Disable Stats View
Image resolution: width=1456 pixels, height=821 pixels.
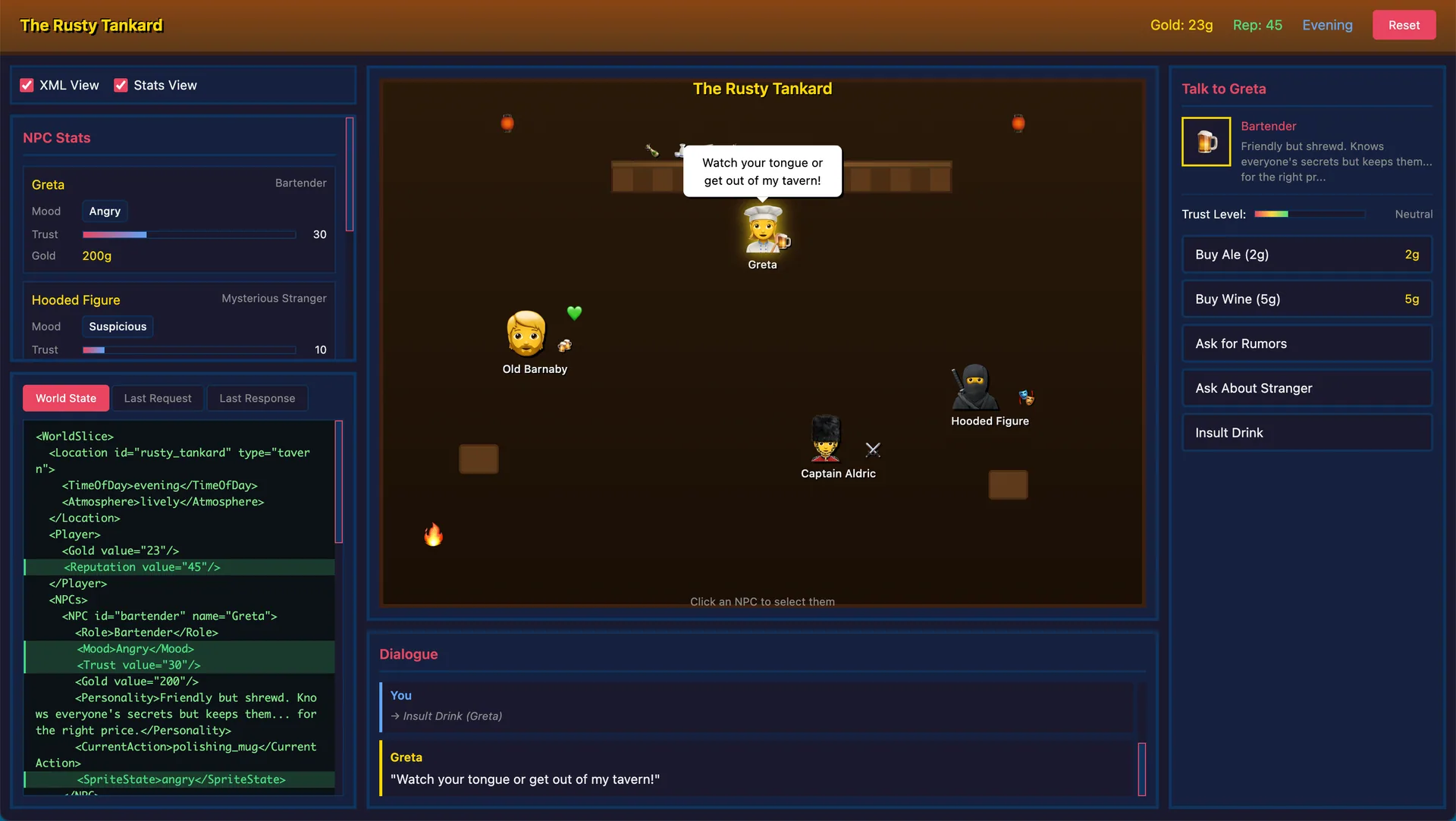tap(120, 85)
